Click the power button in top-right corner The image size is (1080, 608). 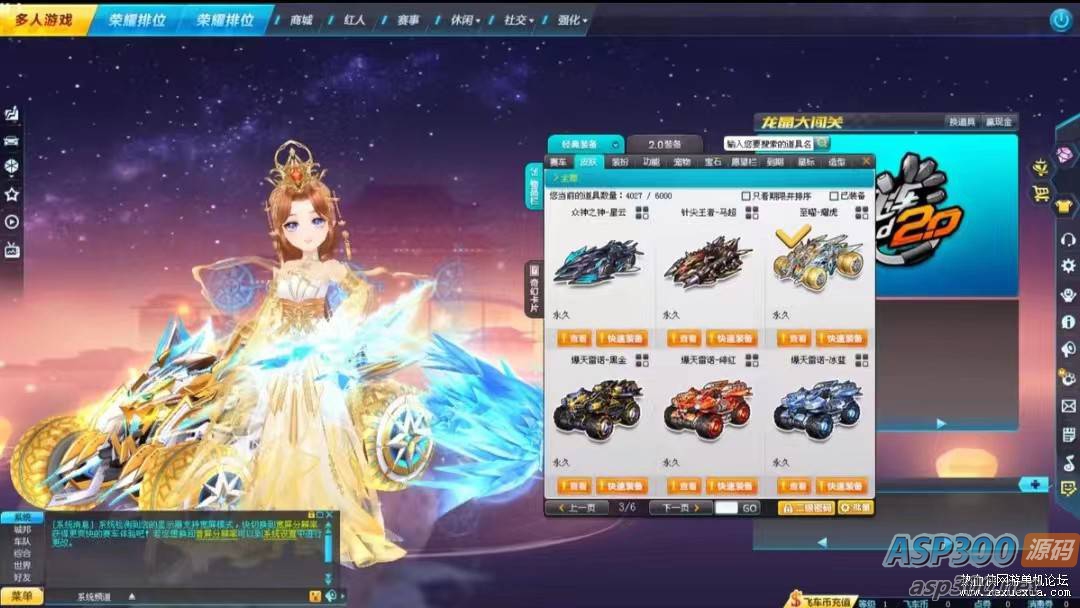[x=1060, y=19]
